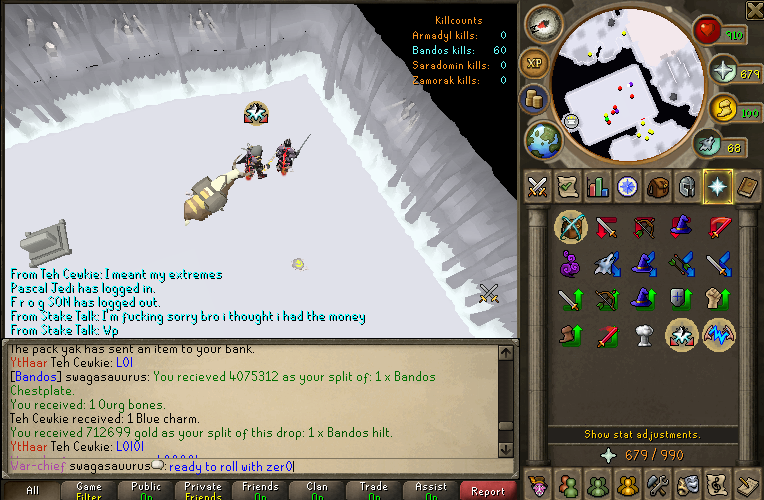Viewport: 764px width, 500px height.
Task: Open the money pouch coins icon
Action: pos(534,99)
